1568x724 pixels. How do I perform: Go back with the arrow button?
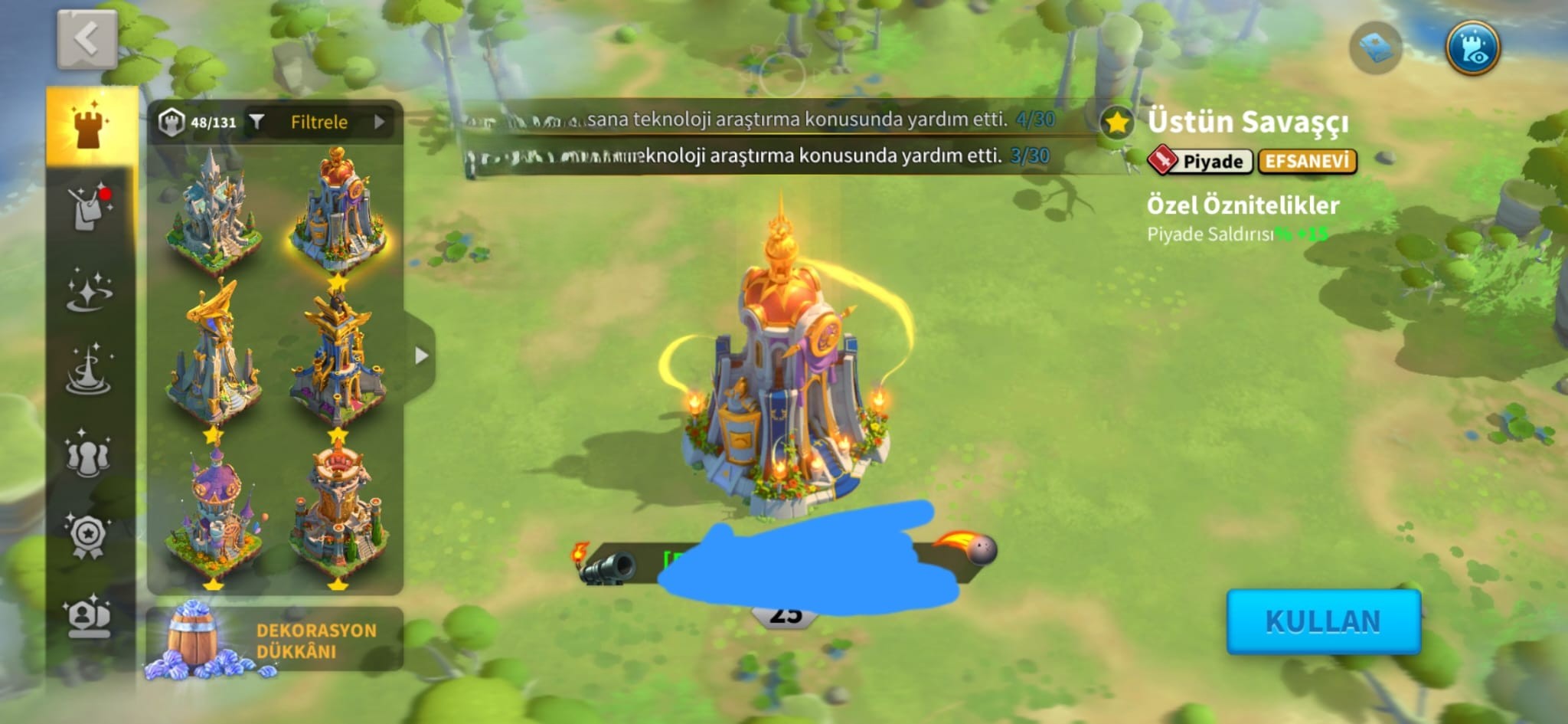tap(87, 39)
